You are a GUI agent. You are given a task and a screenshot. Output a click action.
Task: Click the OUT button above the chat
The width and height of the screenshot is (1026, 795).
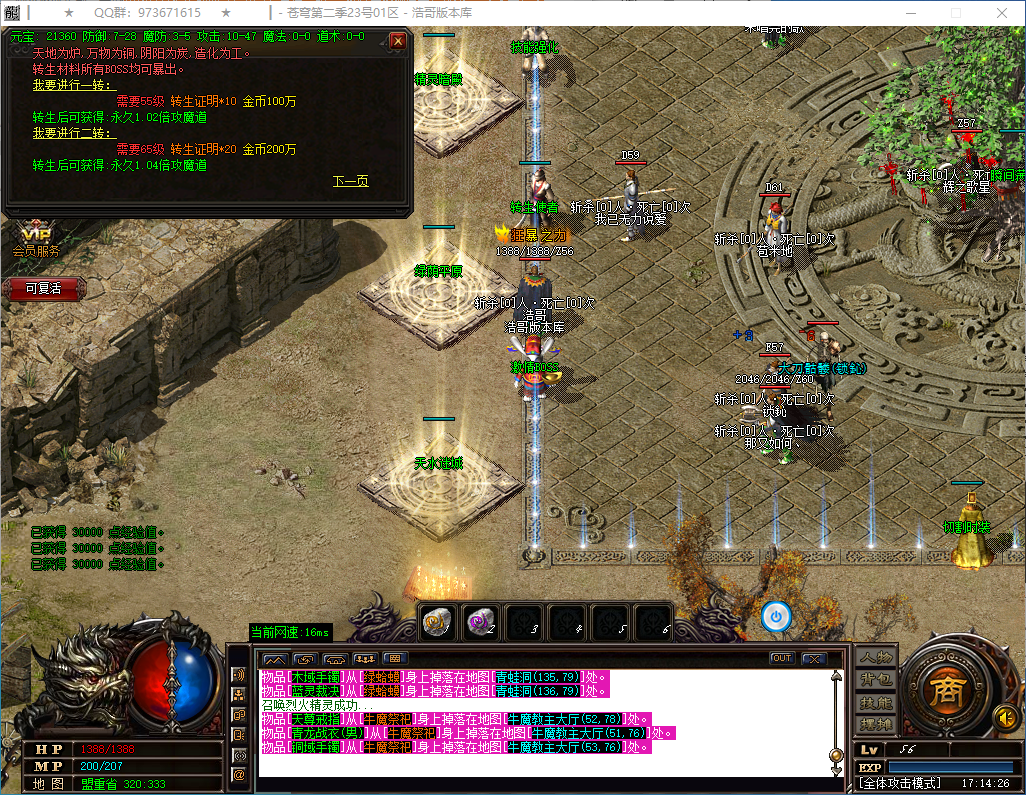[x=782, y=658]
